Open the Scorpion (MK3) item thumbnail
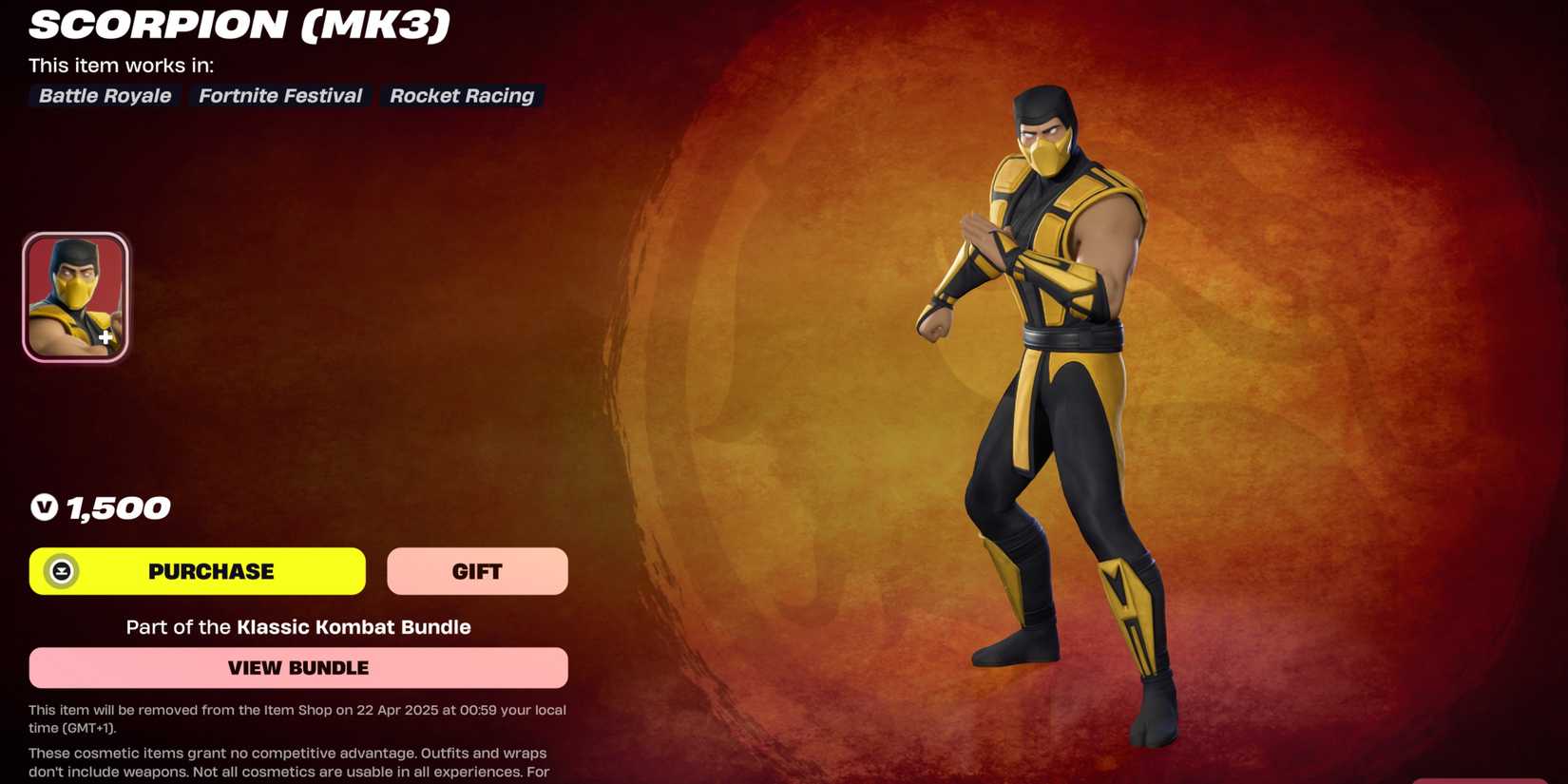Screen dimensions: 1568x784 [76, 295]
